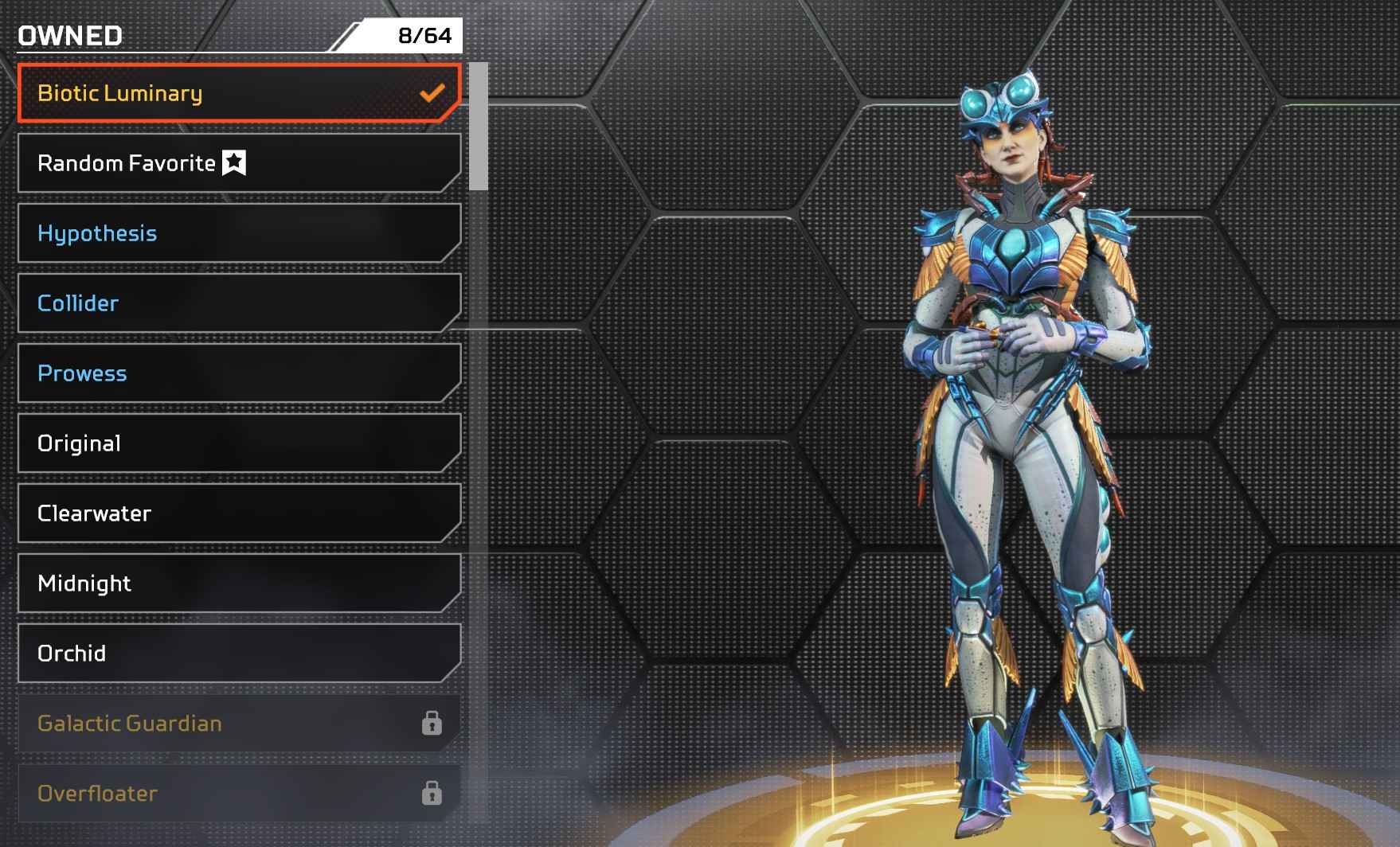This screenshot has height=847, width=1400.
Task: Preview the locked Galactic Guardian skin
Action: click(239, 724)
